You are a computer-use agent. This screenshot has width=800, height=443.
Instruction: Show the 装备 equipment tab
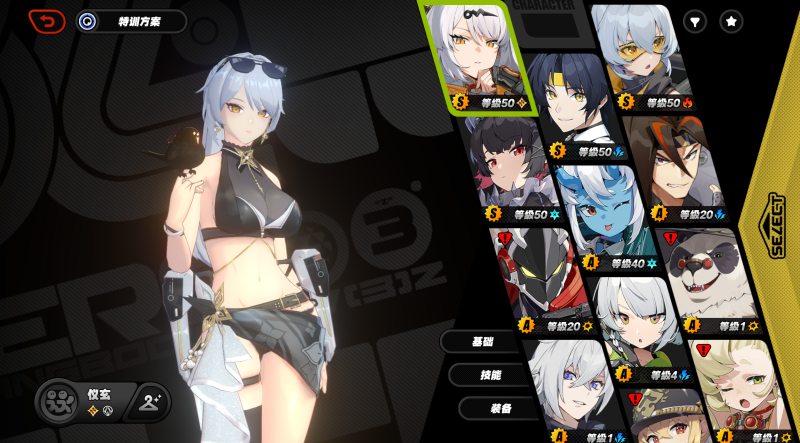tap(500, 408)
